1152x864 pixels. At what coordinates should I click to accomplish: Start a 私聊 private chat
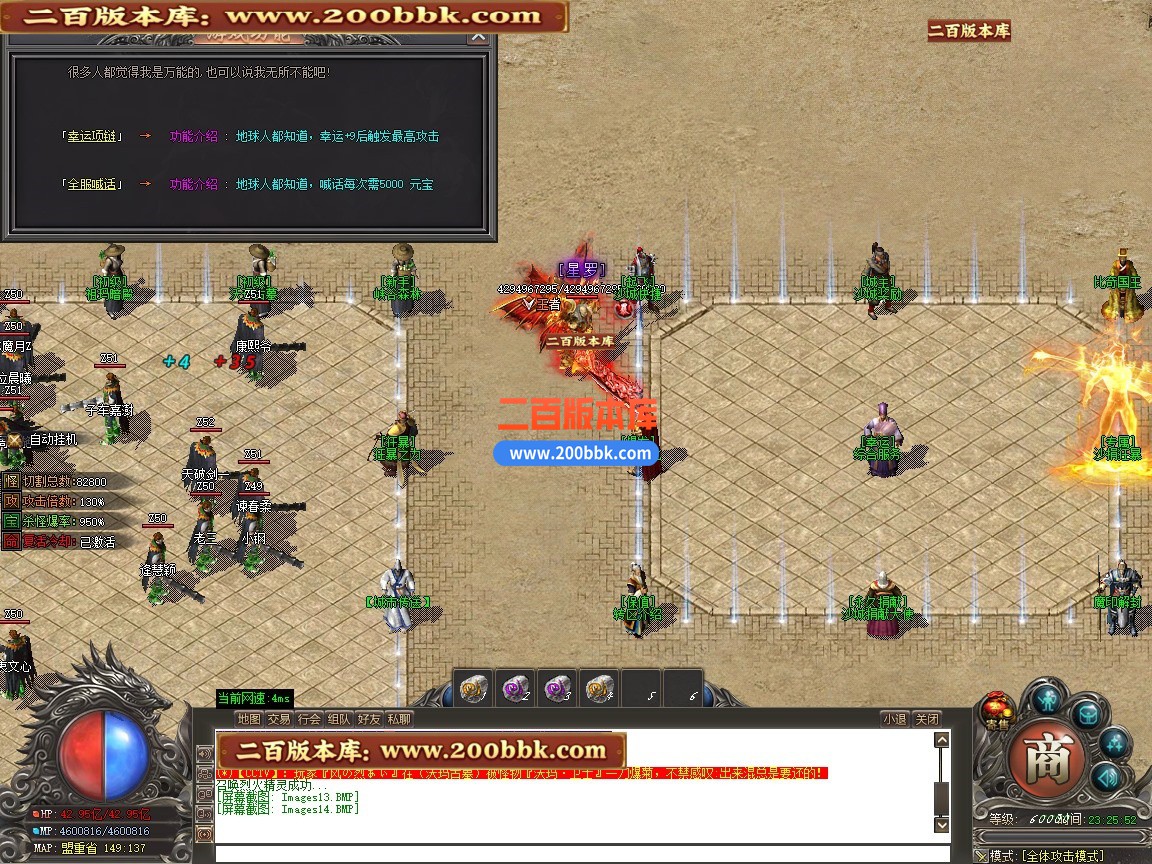(399, 719)
